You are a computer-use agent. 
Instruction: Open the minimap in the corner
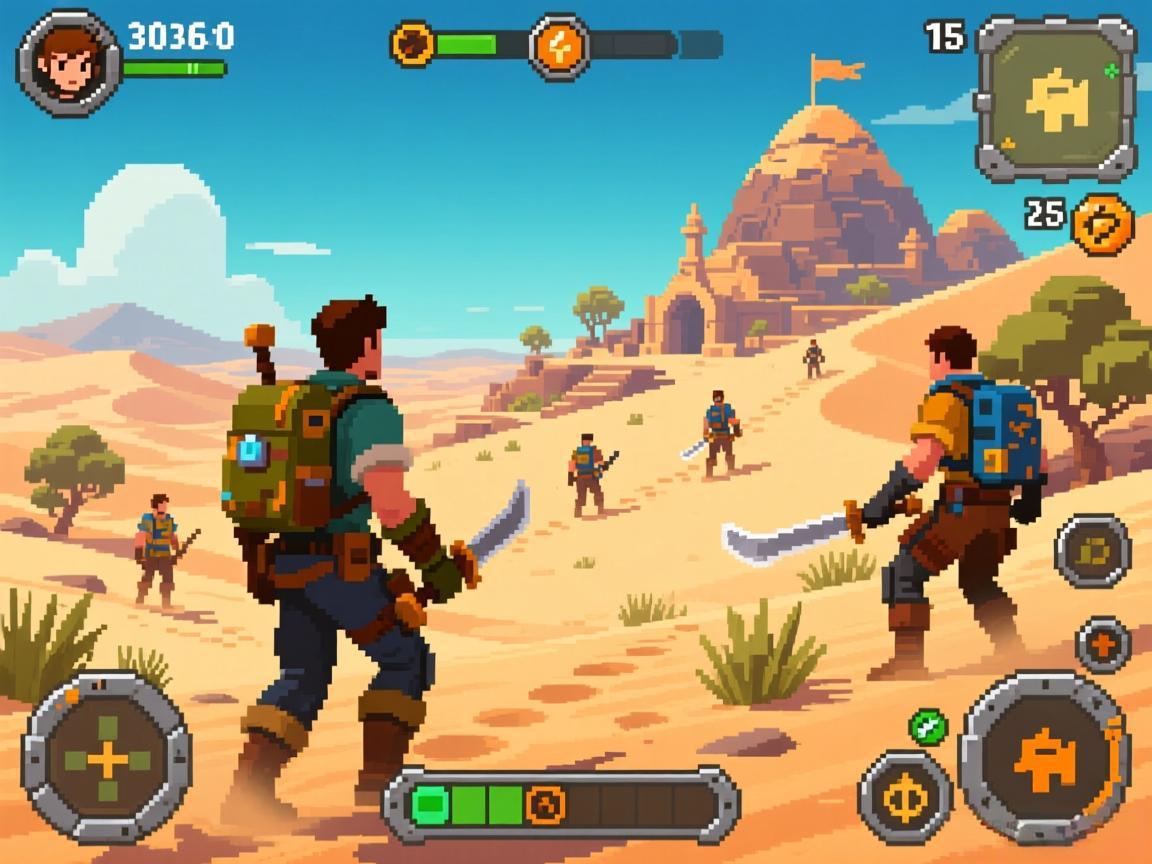click(x=1055, y=98)
